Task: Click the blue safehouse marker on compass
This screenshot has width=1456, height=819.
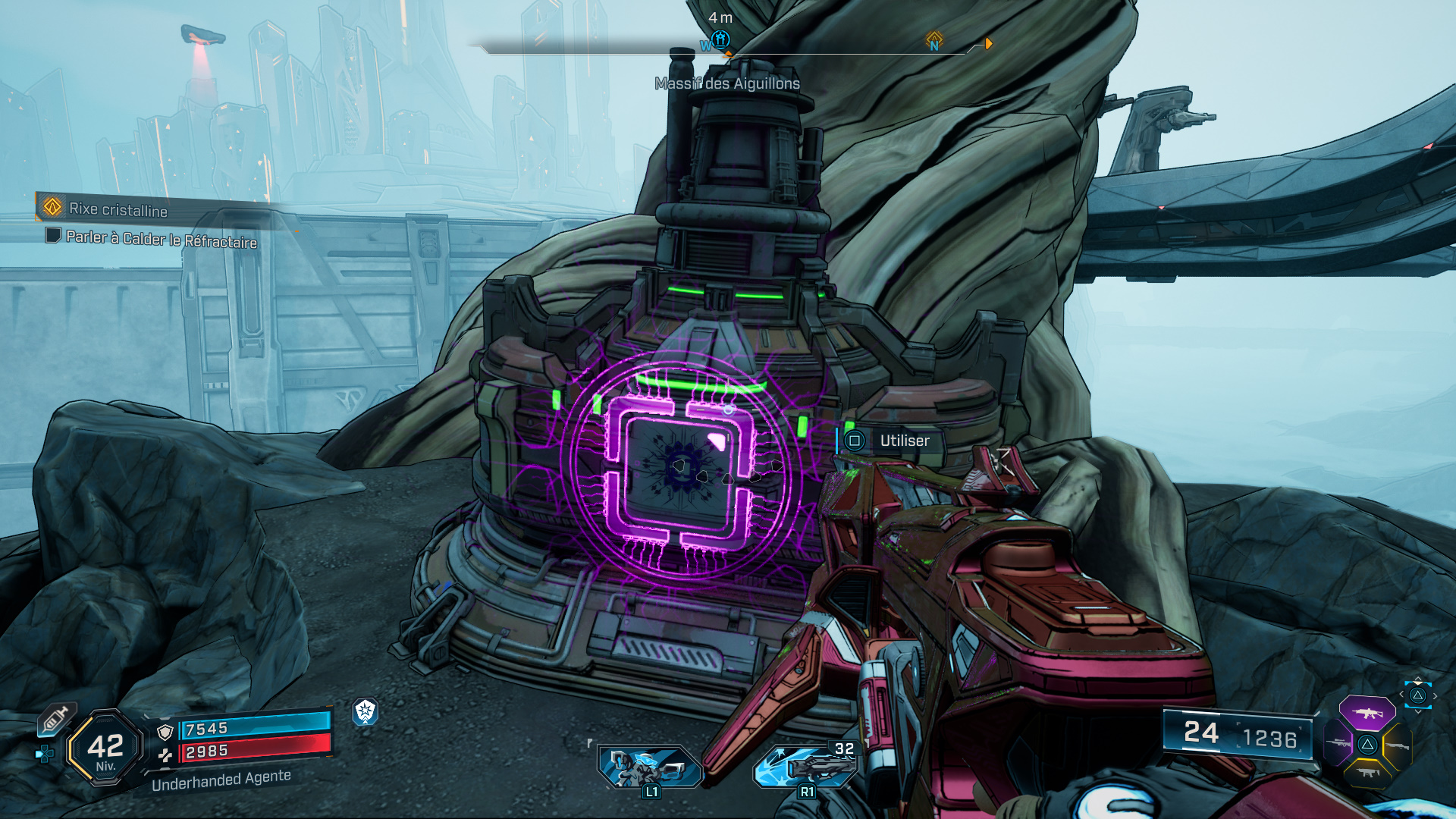Action: pos(721,39)
